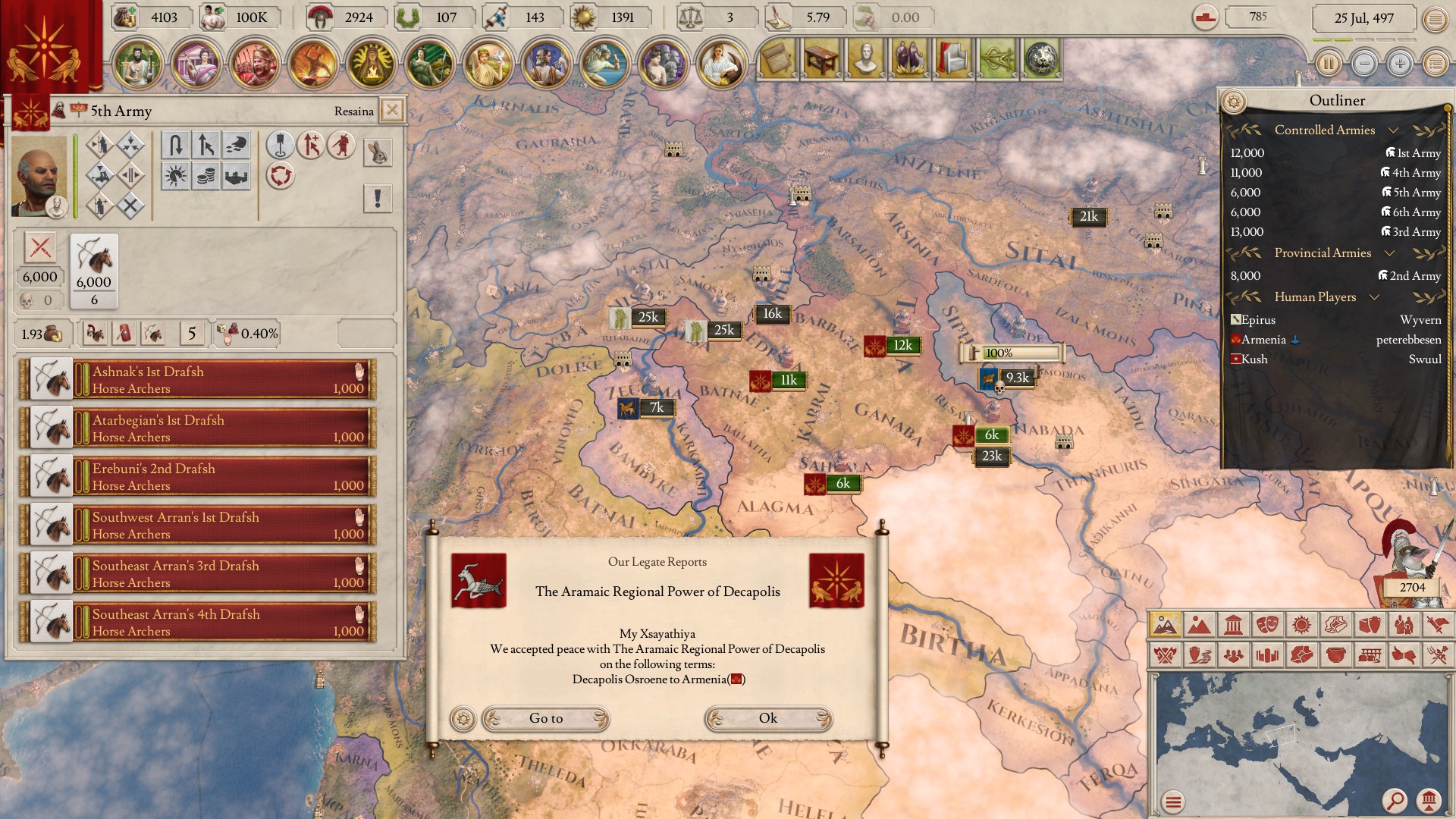Click Ok on the Decapolis peace report
Image resolution: width=1456 pixels, height=819 pixels.
pos(767,719)
